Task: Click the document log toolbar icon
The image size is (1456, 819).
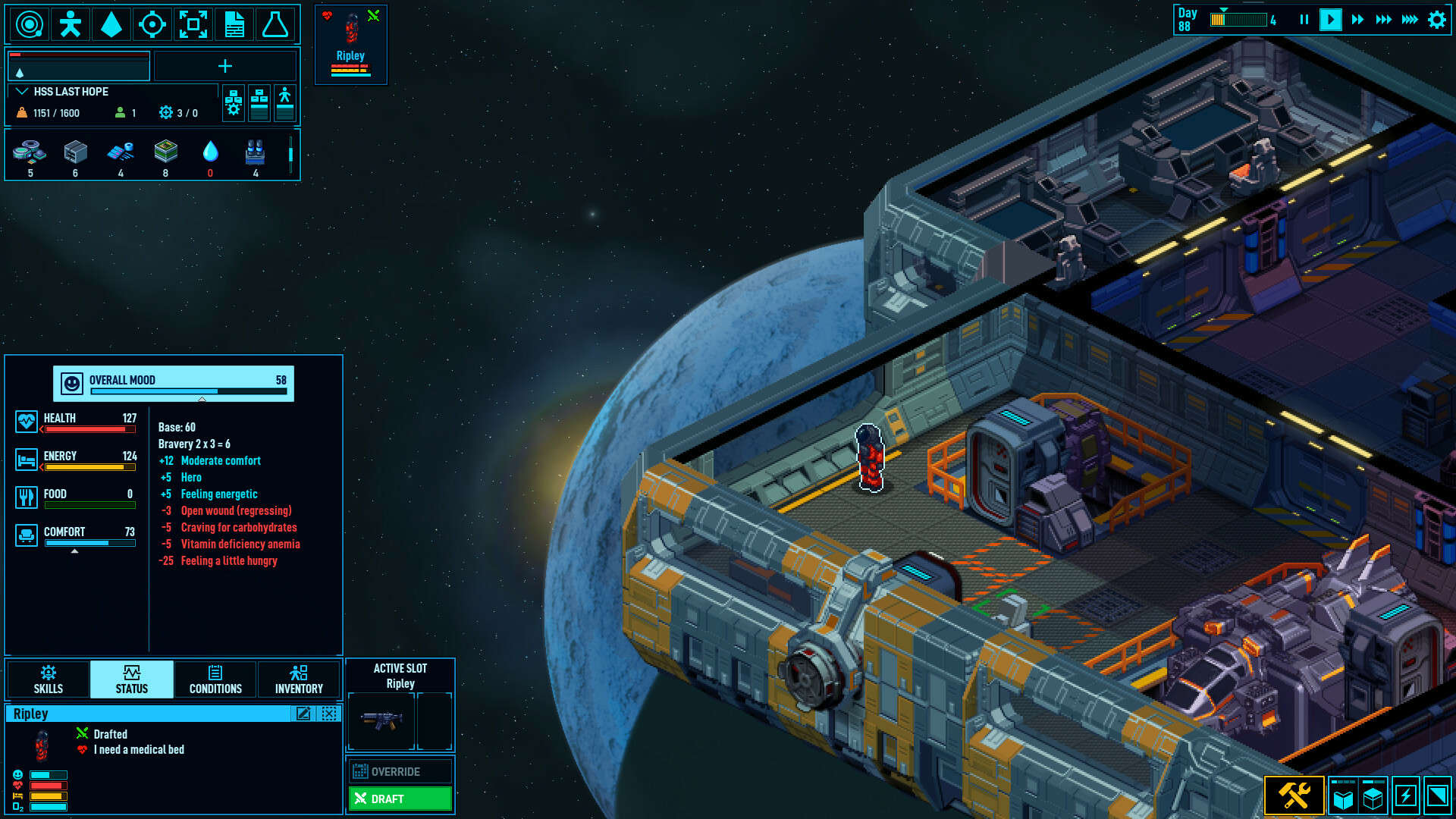Action: 234,24
